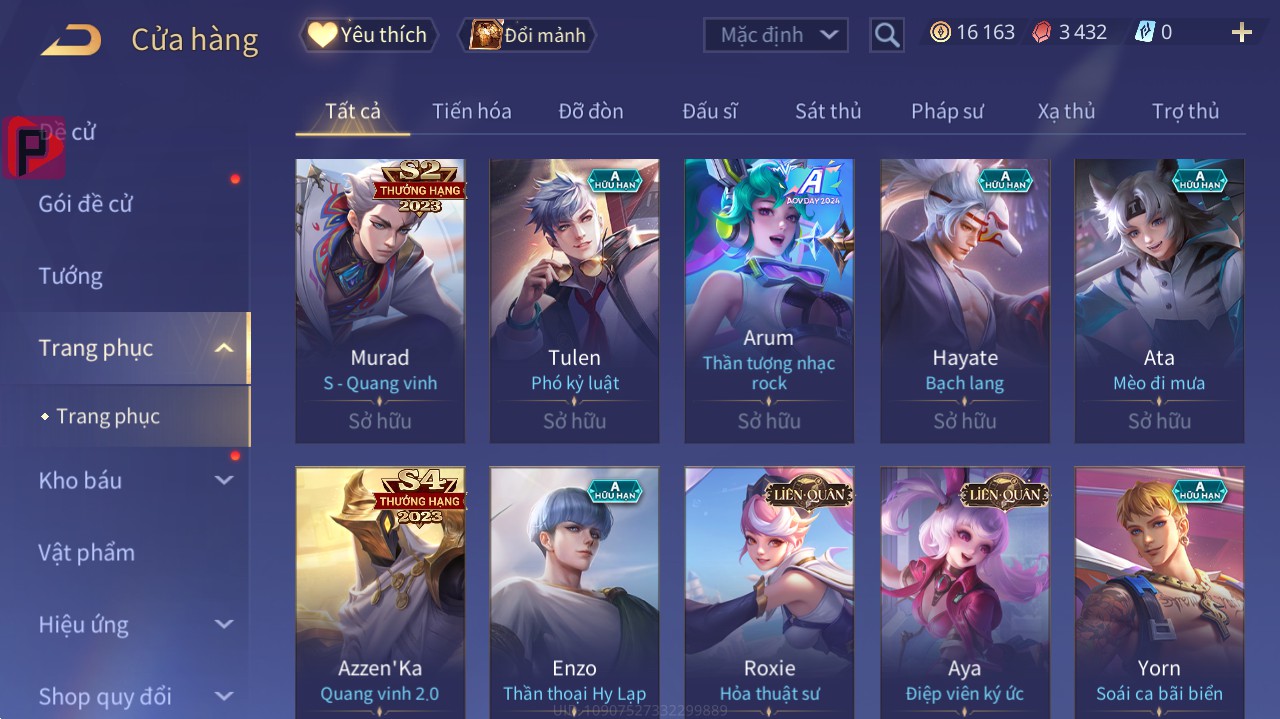This screenshot has width=1280, height=719.
Task: Switch to the Tiến hóa tab
Action: (x=471, y=111)
